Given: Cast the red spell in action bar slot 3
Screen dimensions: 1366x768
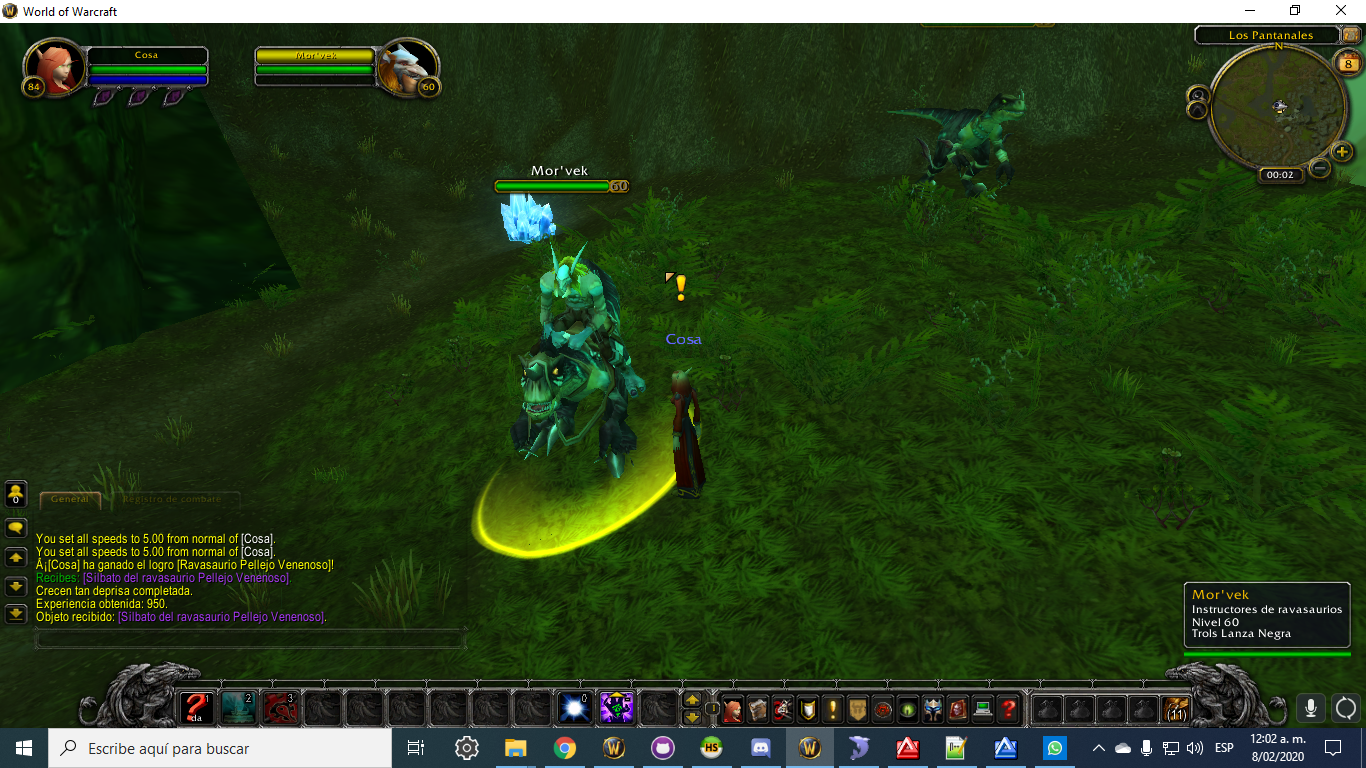Looking at the screenshot, I should click(281, 708).
